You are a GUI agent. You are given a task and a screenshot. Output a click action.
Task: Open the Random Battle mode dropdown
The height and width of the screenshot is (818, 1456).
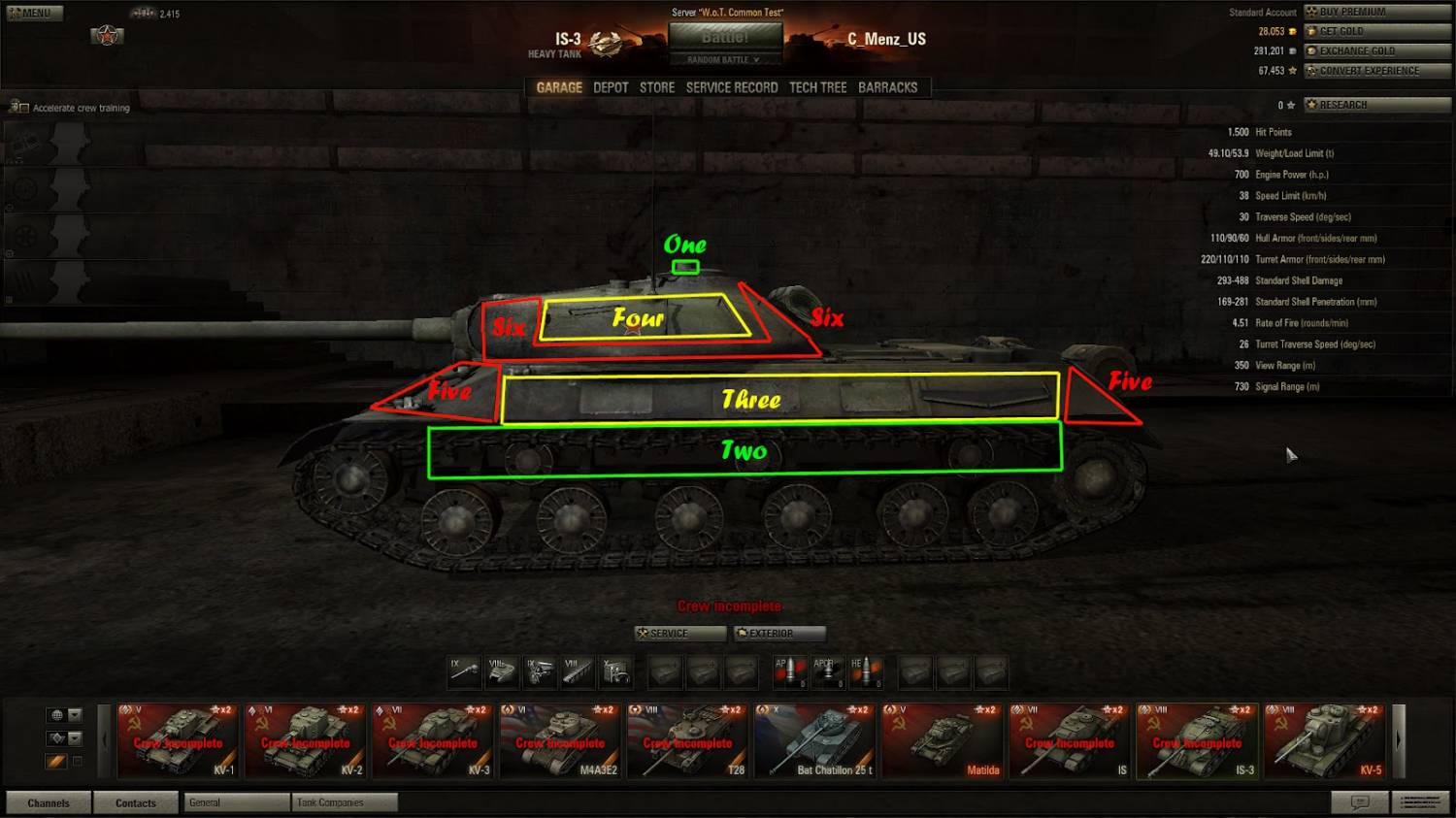724,60
